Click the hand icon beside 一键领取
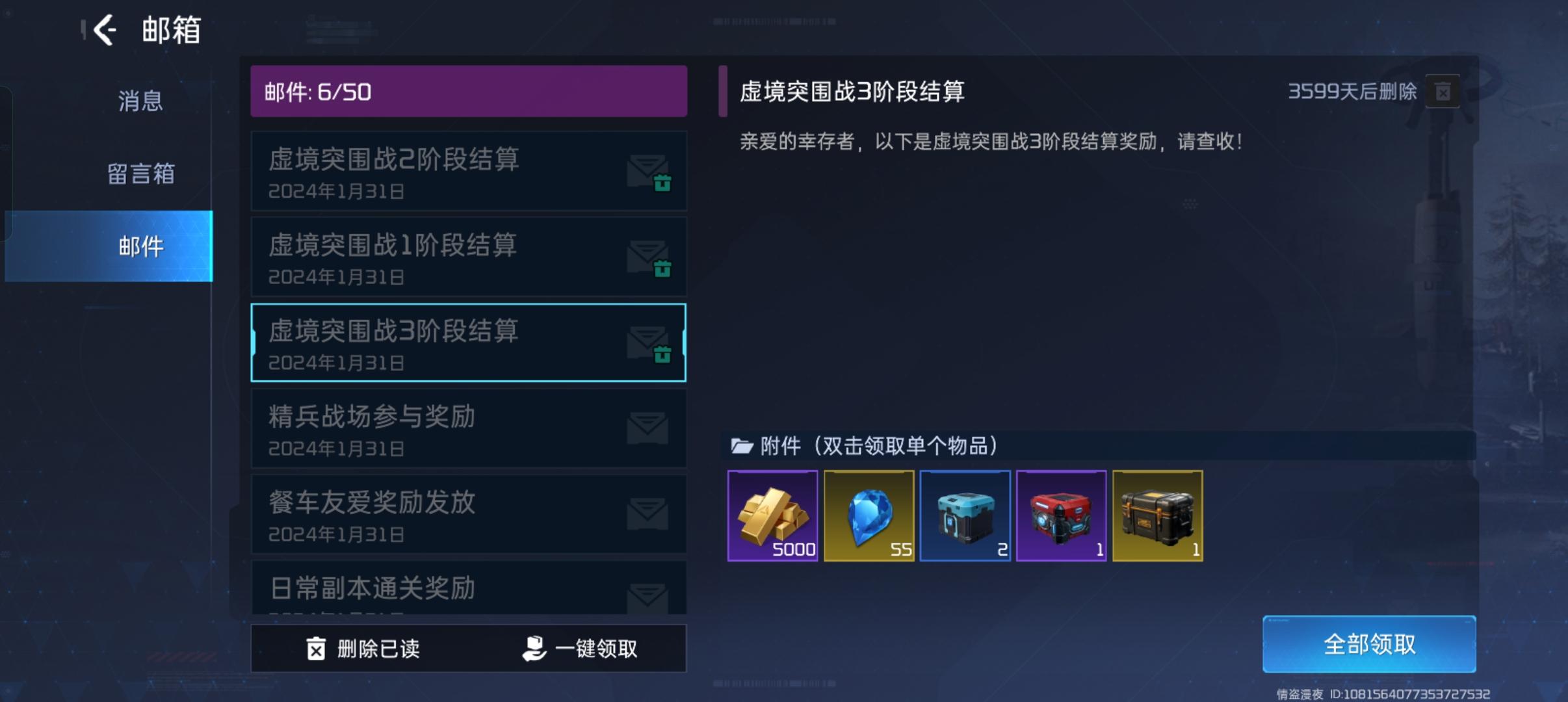1568x702 pixels. pos(534,647)
